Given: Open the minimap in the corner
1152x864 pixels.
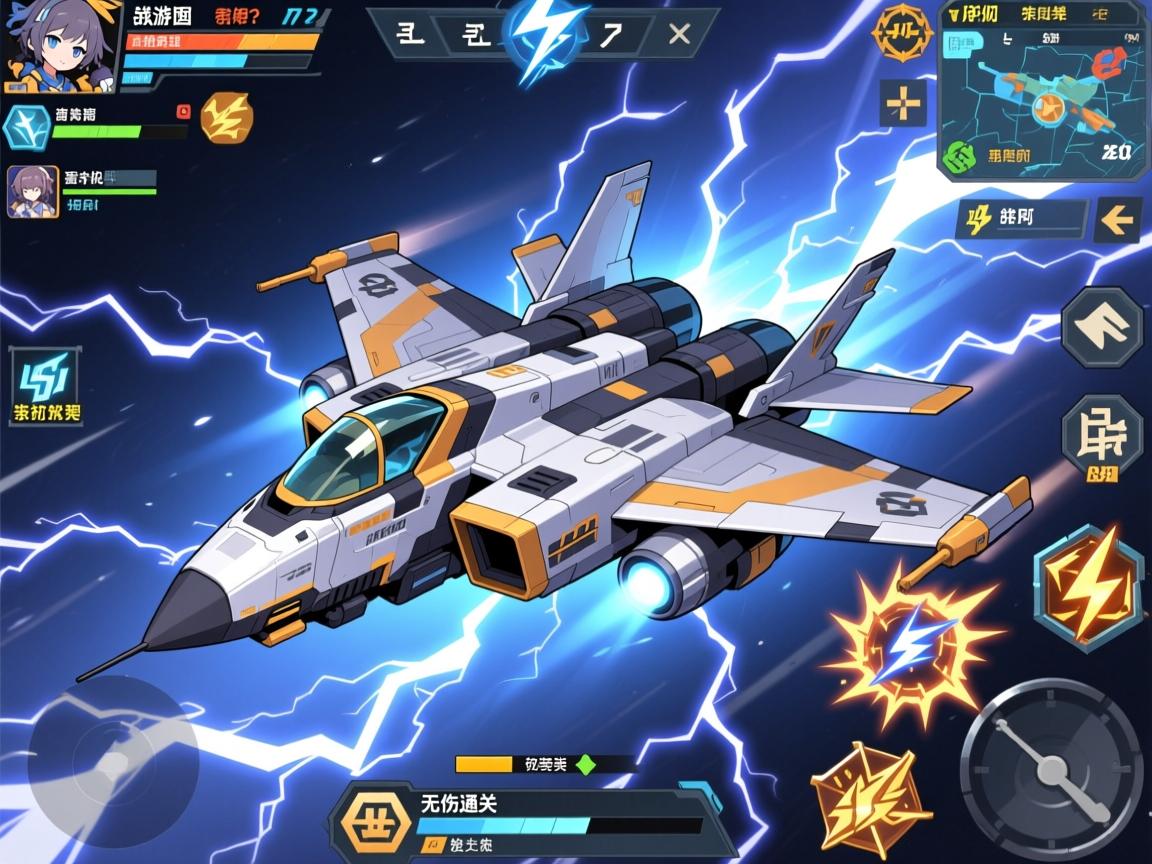Looking at the screenshot, I should [x=1042, y=89].
